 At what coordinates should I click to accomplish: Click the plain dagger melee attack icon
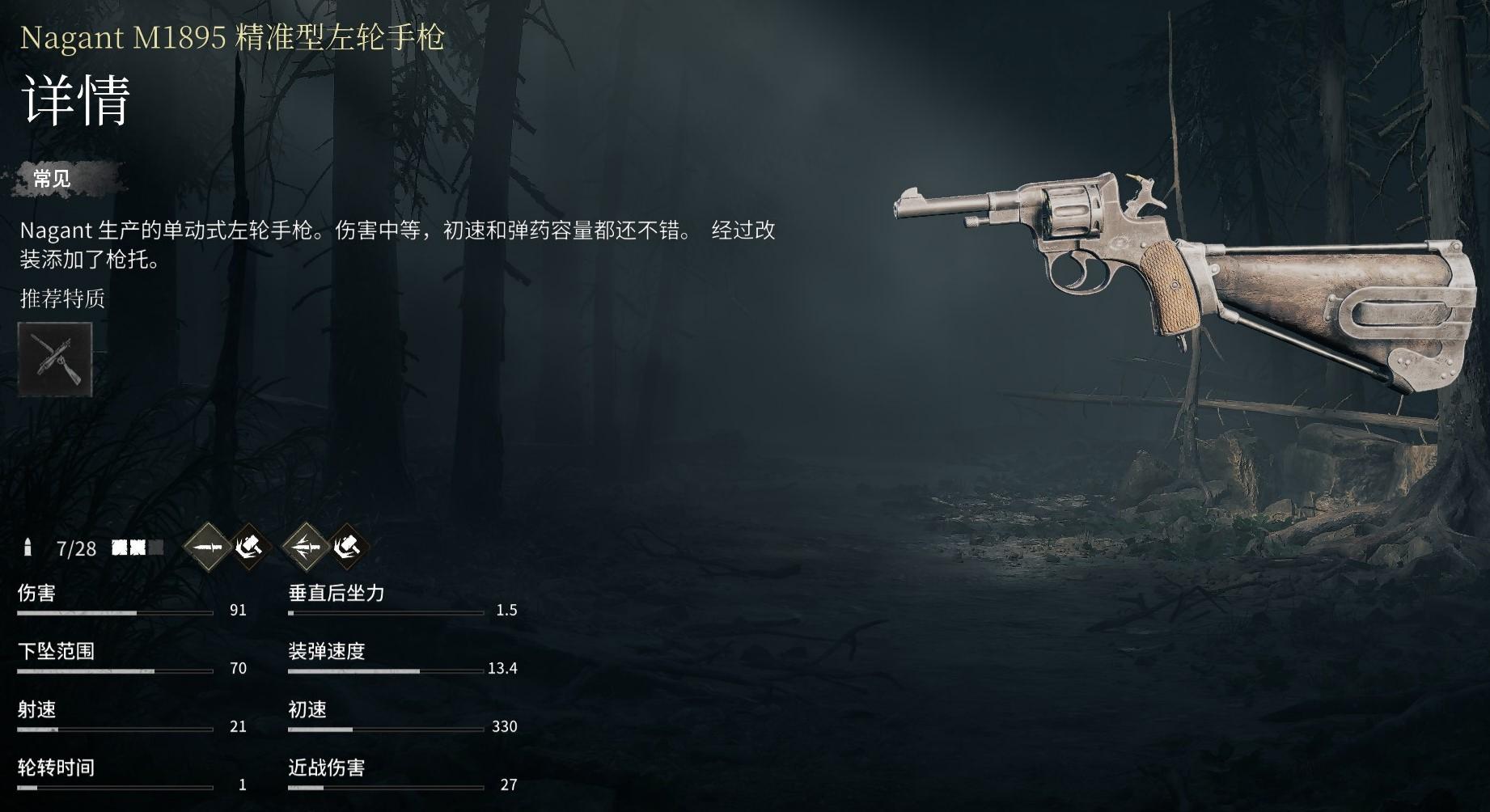[207, 548]
